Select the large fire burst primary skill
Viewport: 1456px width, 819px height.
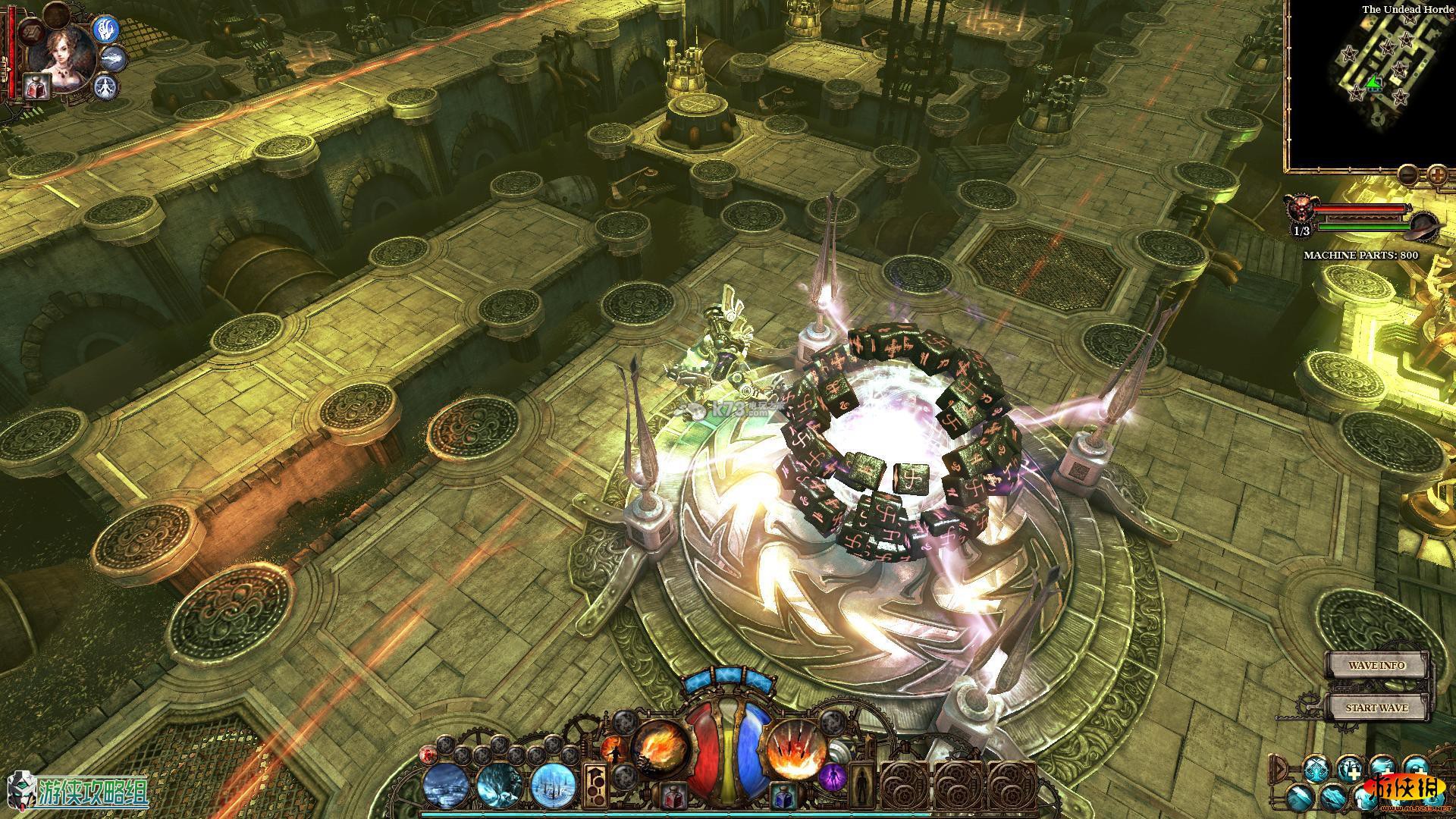tap(660, 747)
